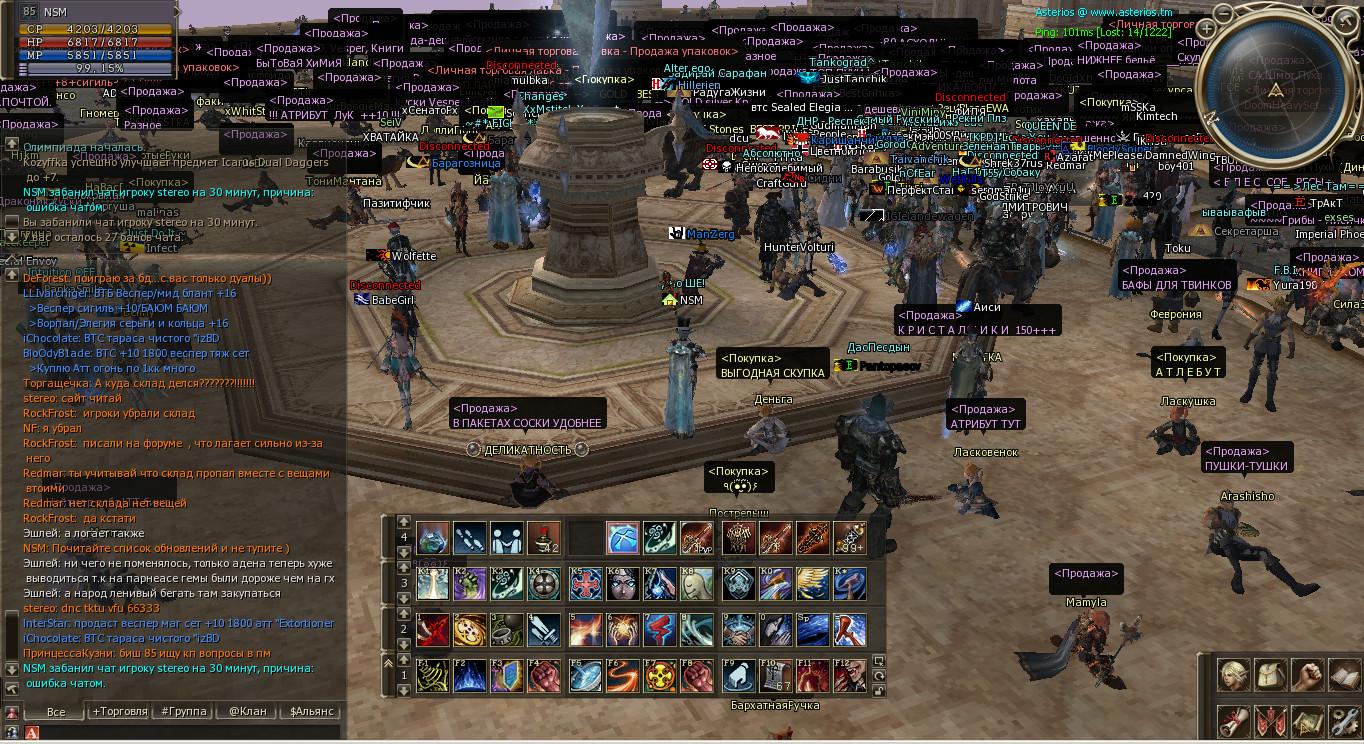
Task: Open the actions fist icon
Action: 1308,676
